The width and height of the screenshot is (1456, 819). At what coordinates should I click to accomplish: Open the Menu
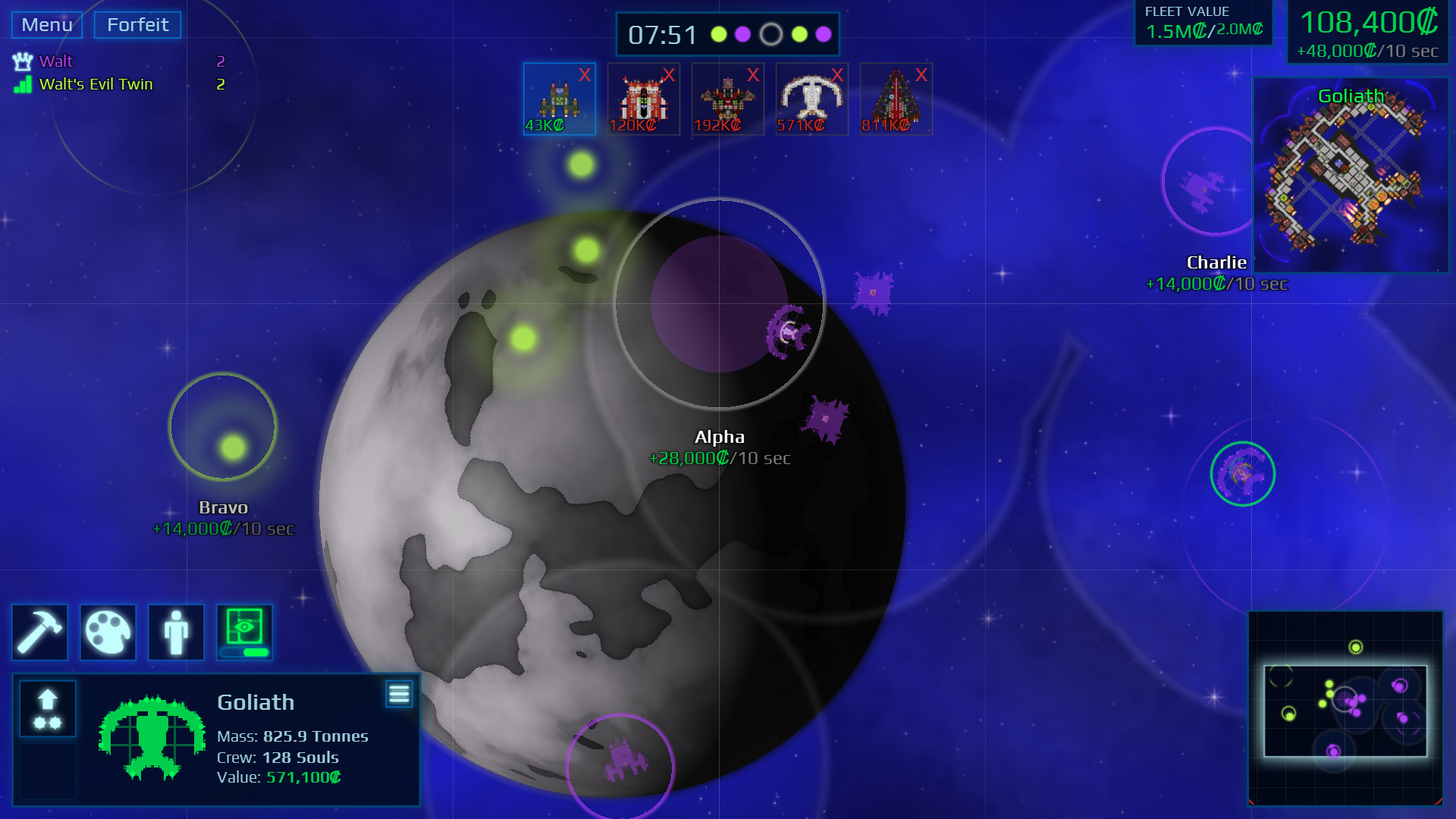(45, 24)
